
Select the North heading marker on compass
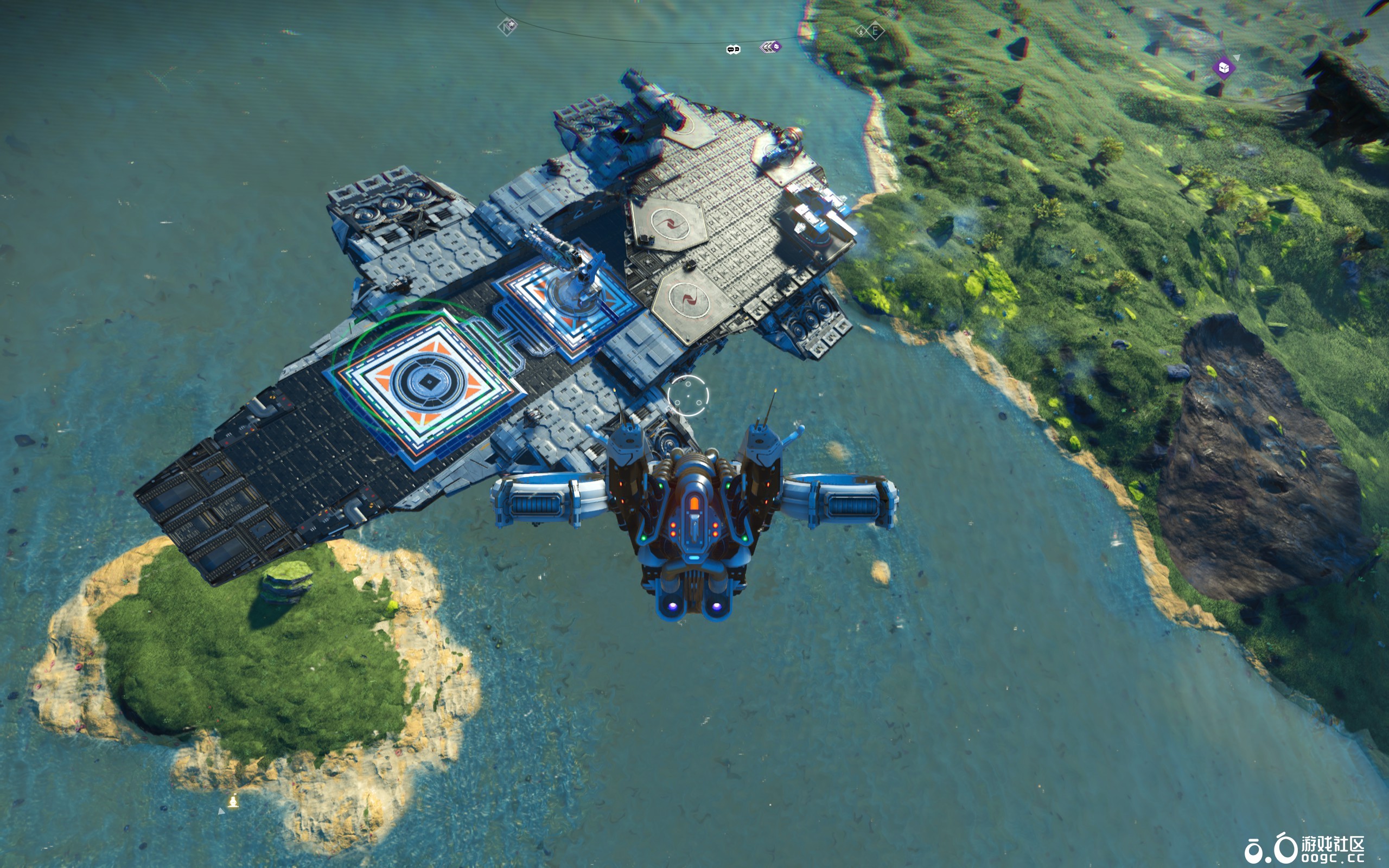pyautogui.click(x=507, y=27)
